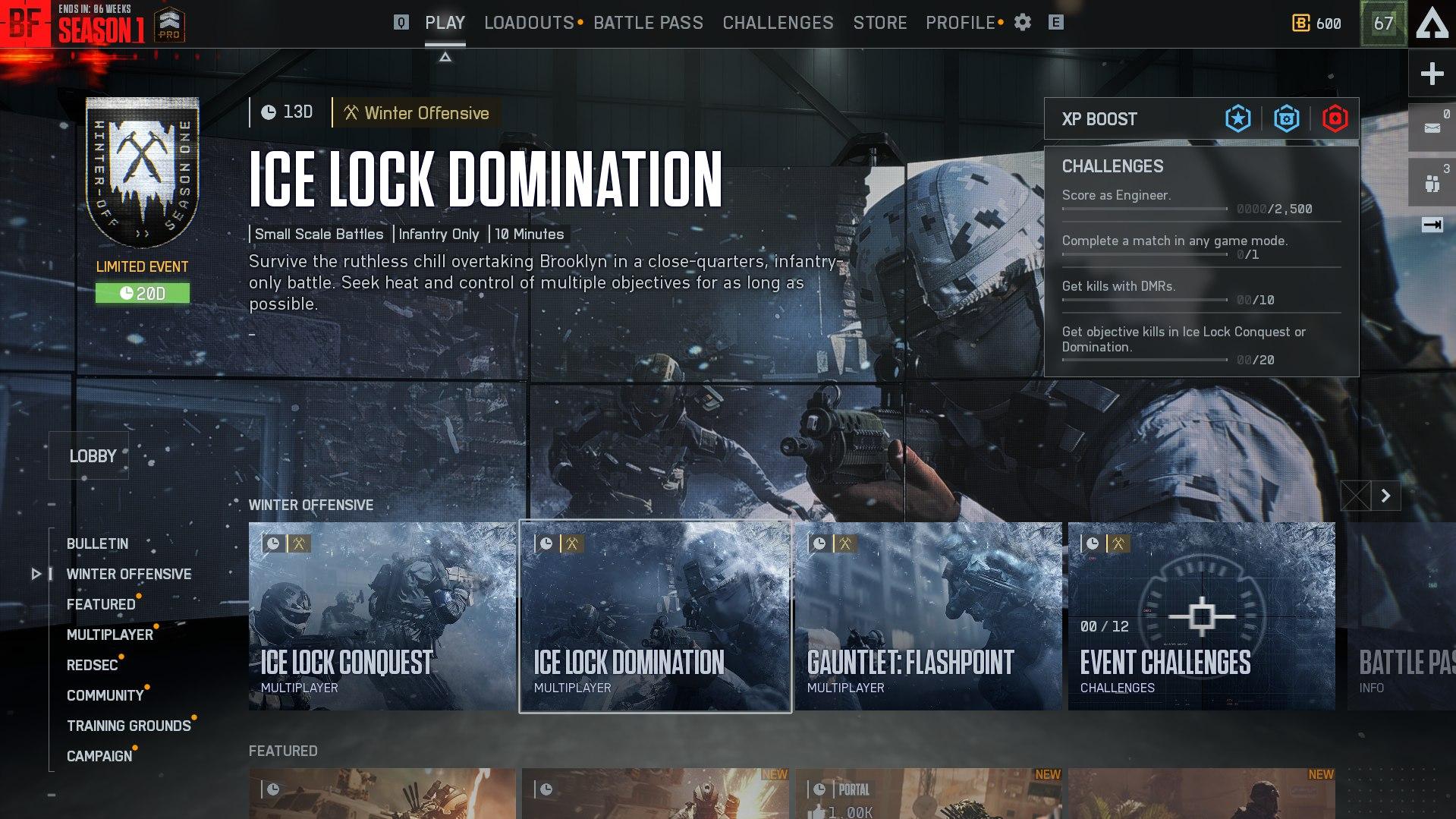Open the Store tab
Image resolution: width=1456 pixels, height=819 pixels.
879,23
